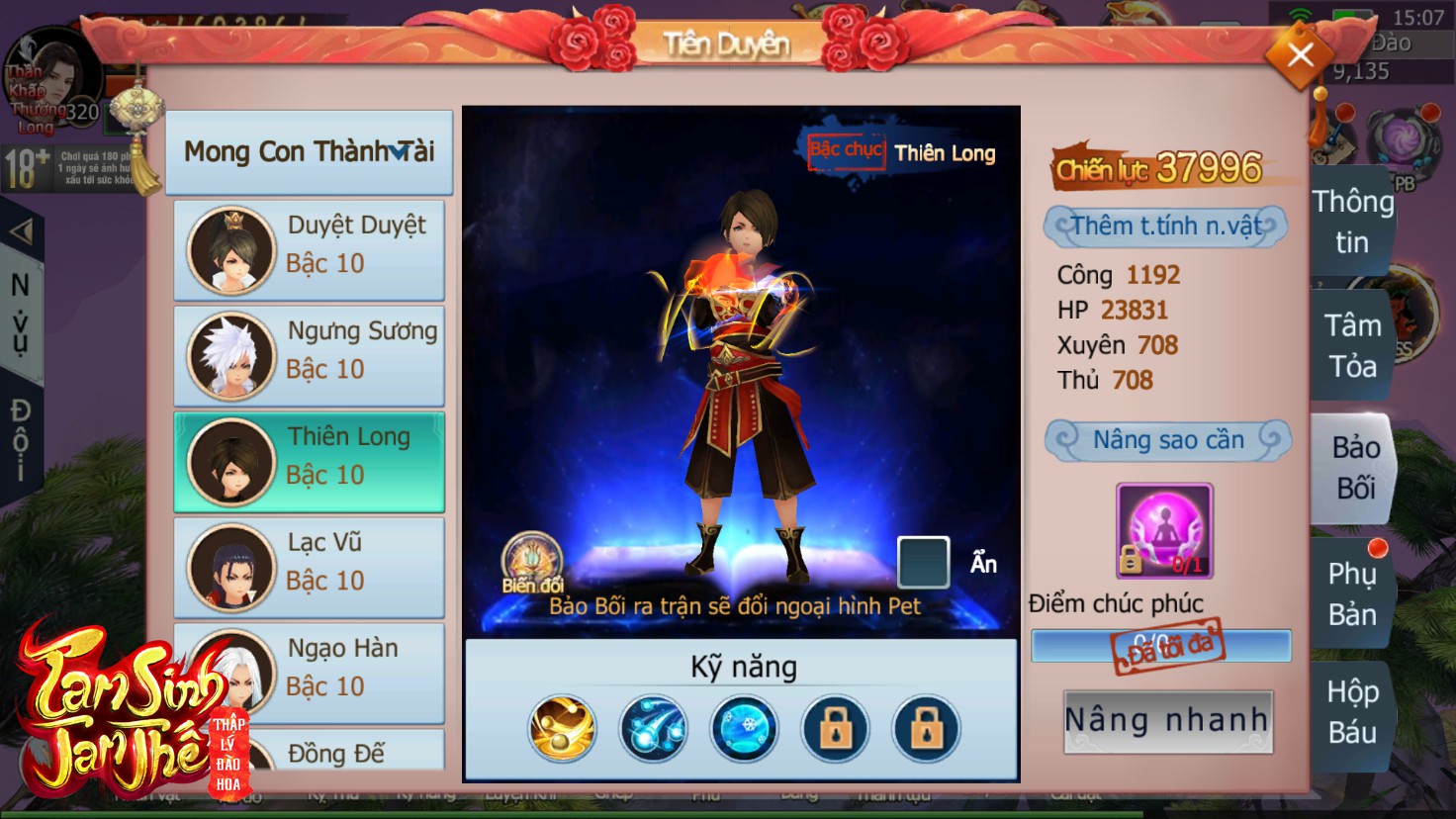This screenshot has width=1456, height=819.
Task: Open the Thêm t.tính n.vật header
Action: [1165, 227]
